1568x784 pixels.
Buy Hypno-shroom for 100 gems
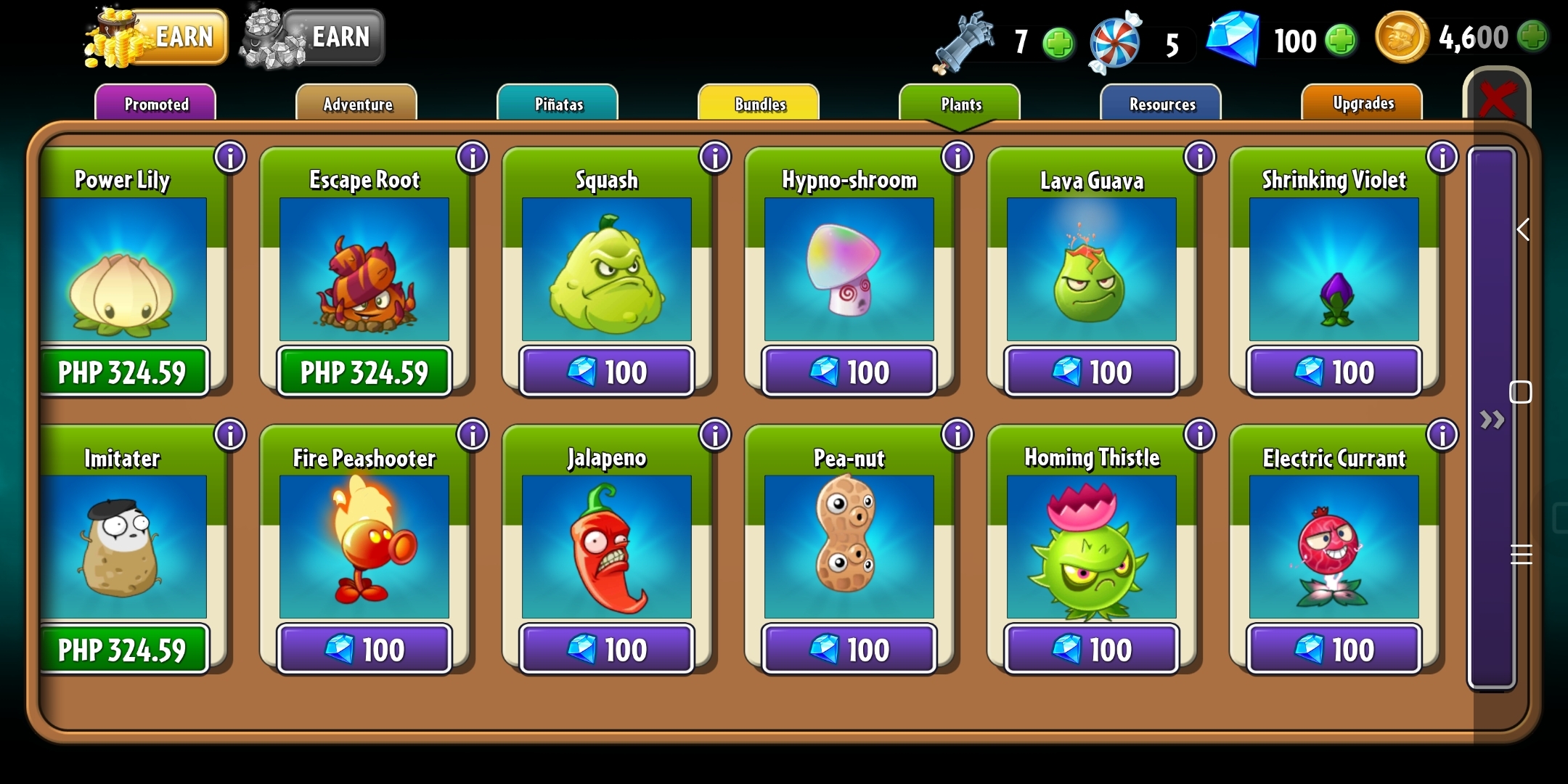pos(849,372)
